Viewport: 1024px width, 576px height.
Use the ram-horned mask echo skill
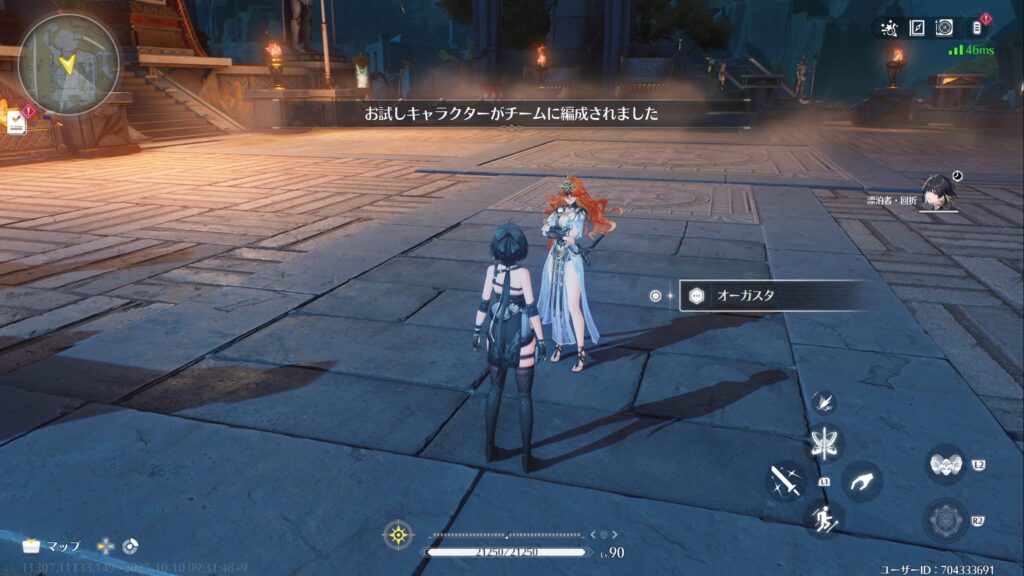tap(945, 464)
